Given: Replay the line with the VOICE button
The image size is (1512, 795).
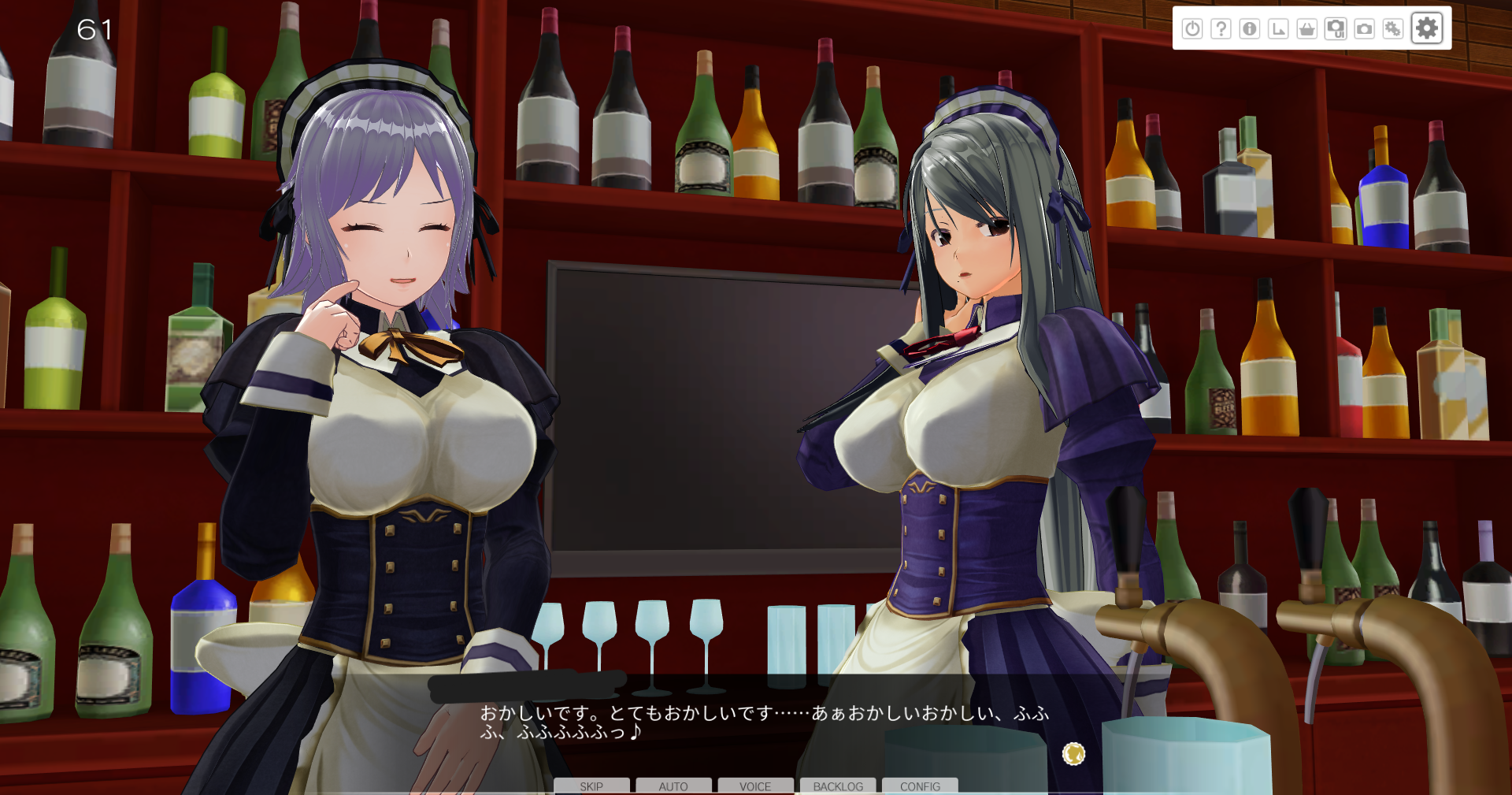Looking at the screenshot, I should tap(755, 786).
